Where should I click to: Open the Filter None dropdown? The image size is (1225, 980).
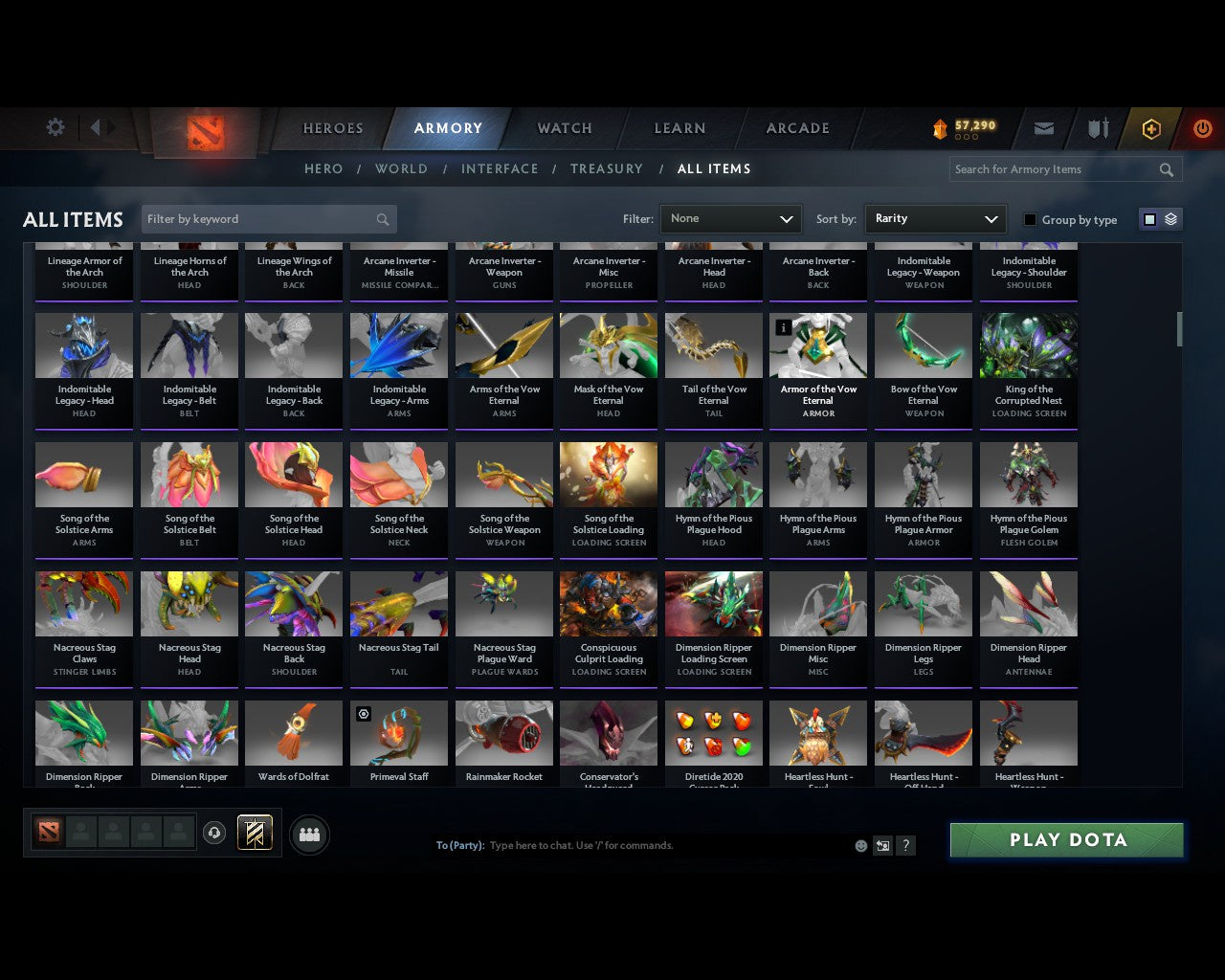(x=730, y=218)
